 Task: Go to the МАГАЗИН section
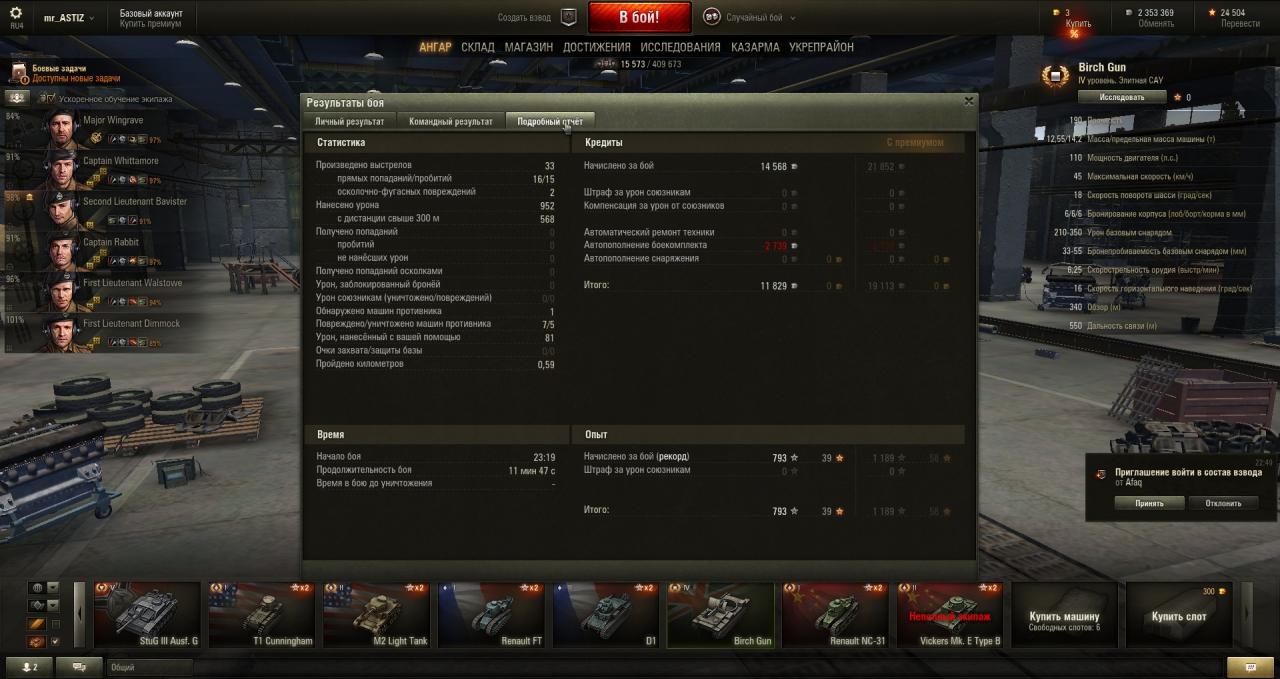[528, 47]
